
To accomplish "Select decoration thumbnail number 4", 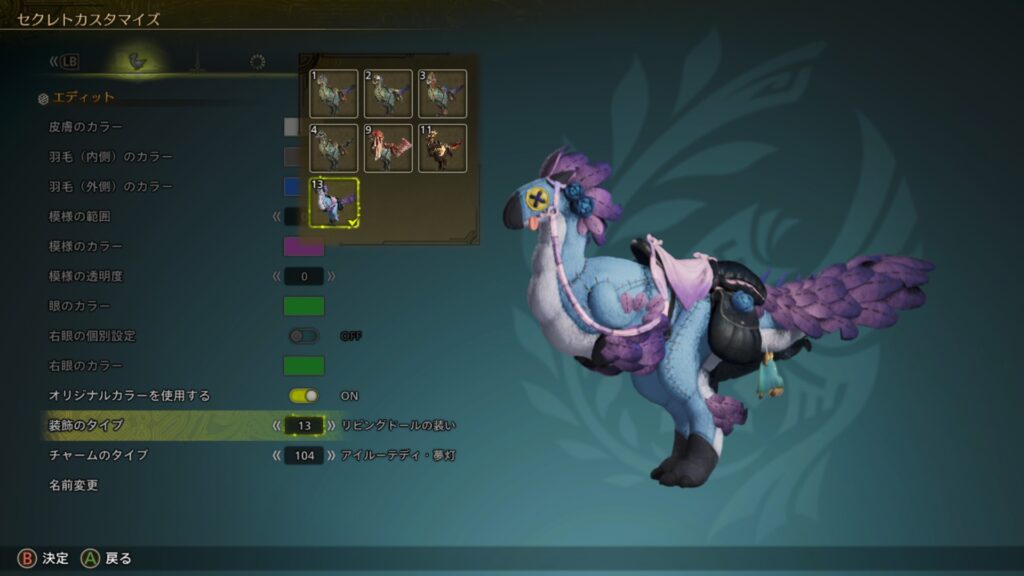I will pyautogui.click(x=334, y=147).
